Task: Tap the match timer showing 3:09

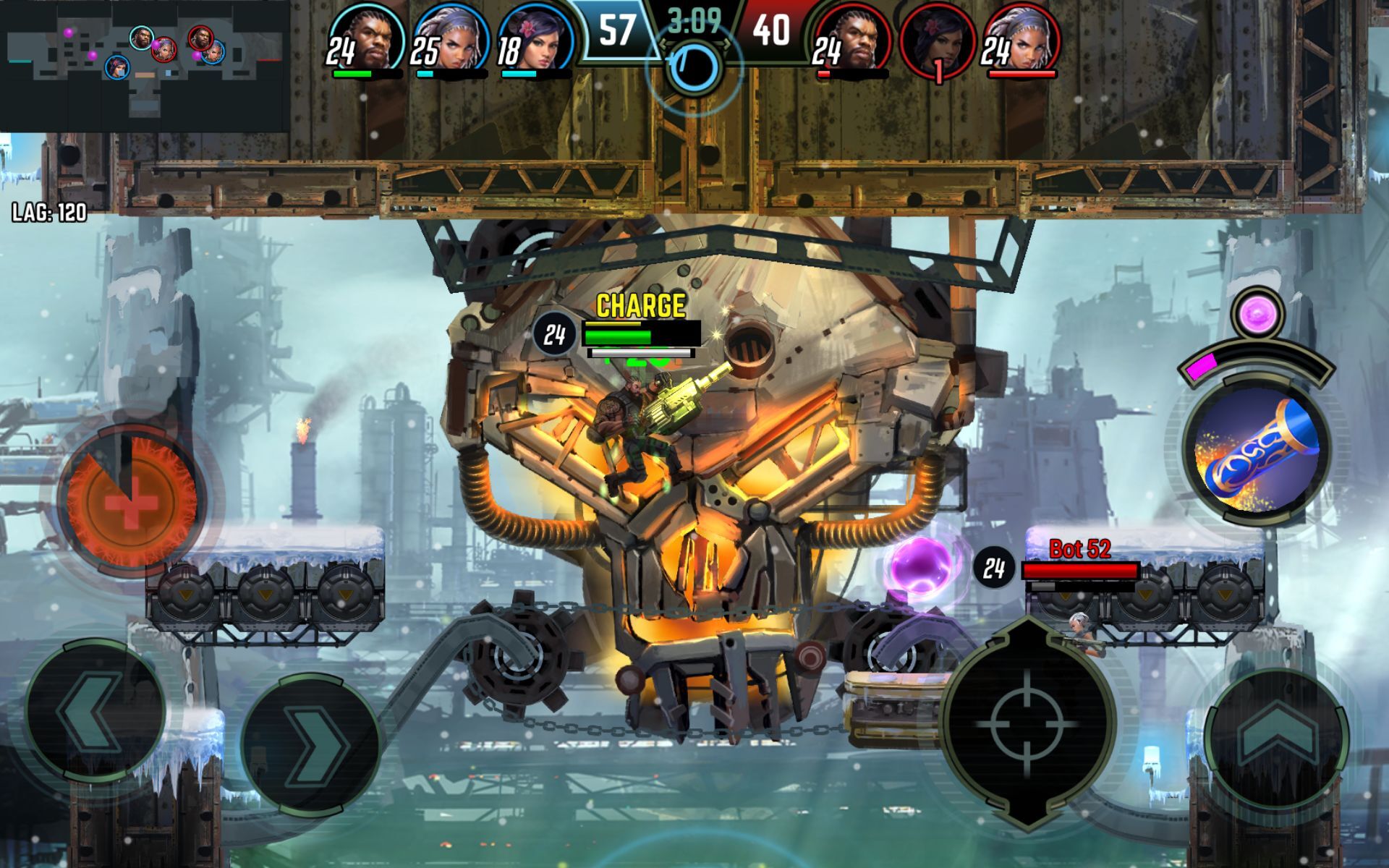Action: pos(694,22)
